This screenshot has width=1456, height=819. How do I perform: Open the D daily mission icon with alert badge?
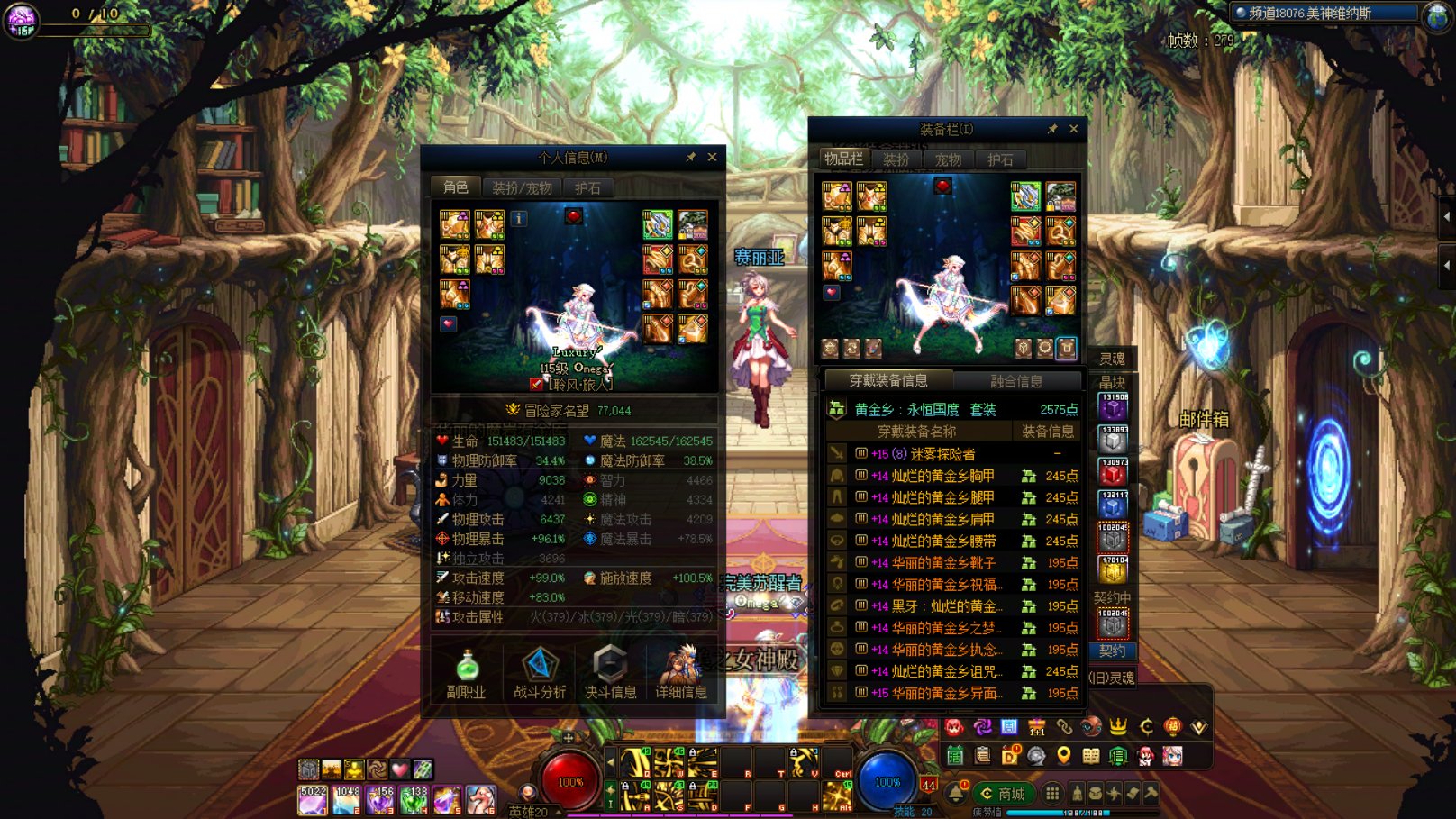(x=1009, y=756)
